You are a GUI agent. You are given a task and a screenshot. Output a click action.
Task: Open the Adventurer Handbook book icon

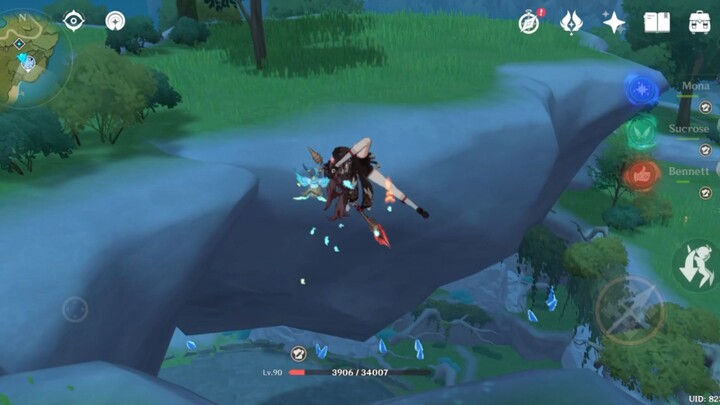point(656,22)
